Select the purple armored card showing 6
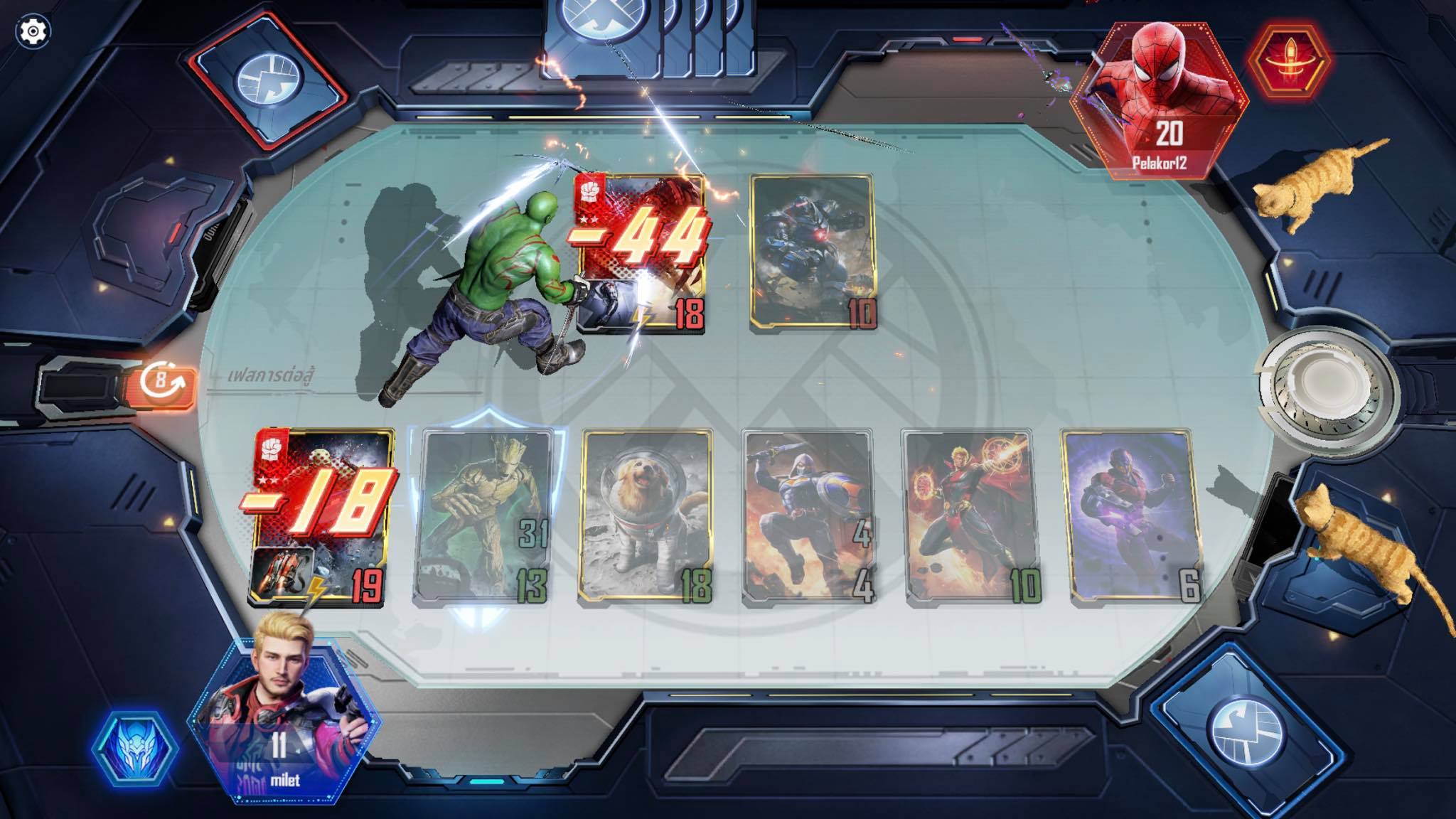The width and height of the screenshot is (1456, 819). point(1130,518)
